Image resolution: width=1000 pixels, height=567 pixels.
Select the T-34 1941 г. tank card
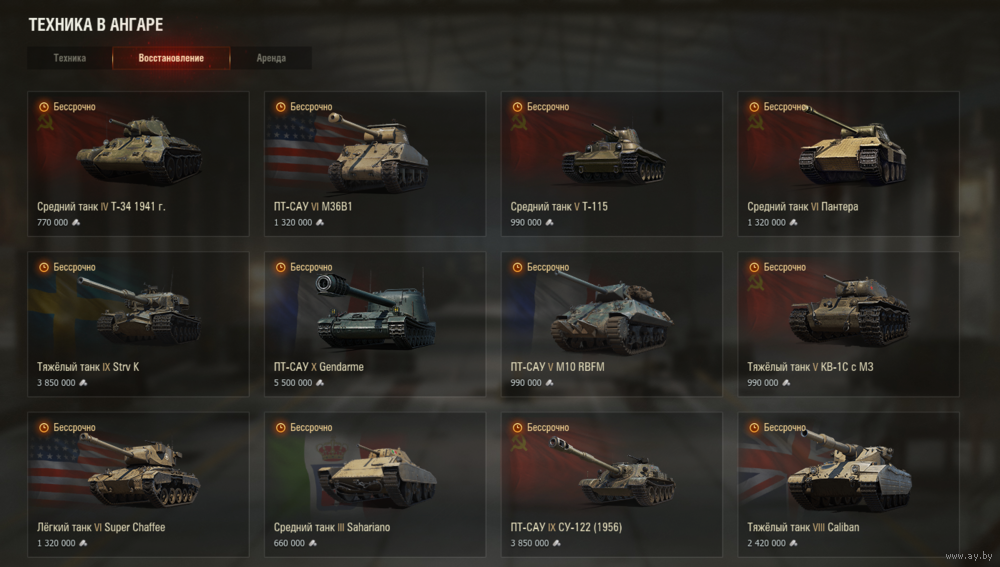[138, 164]
